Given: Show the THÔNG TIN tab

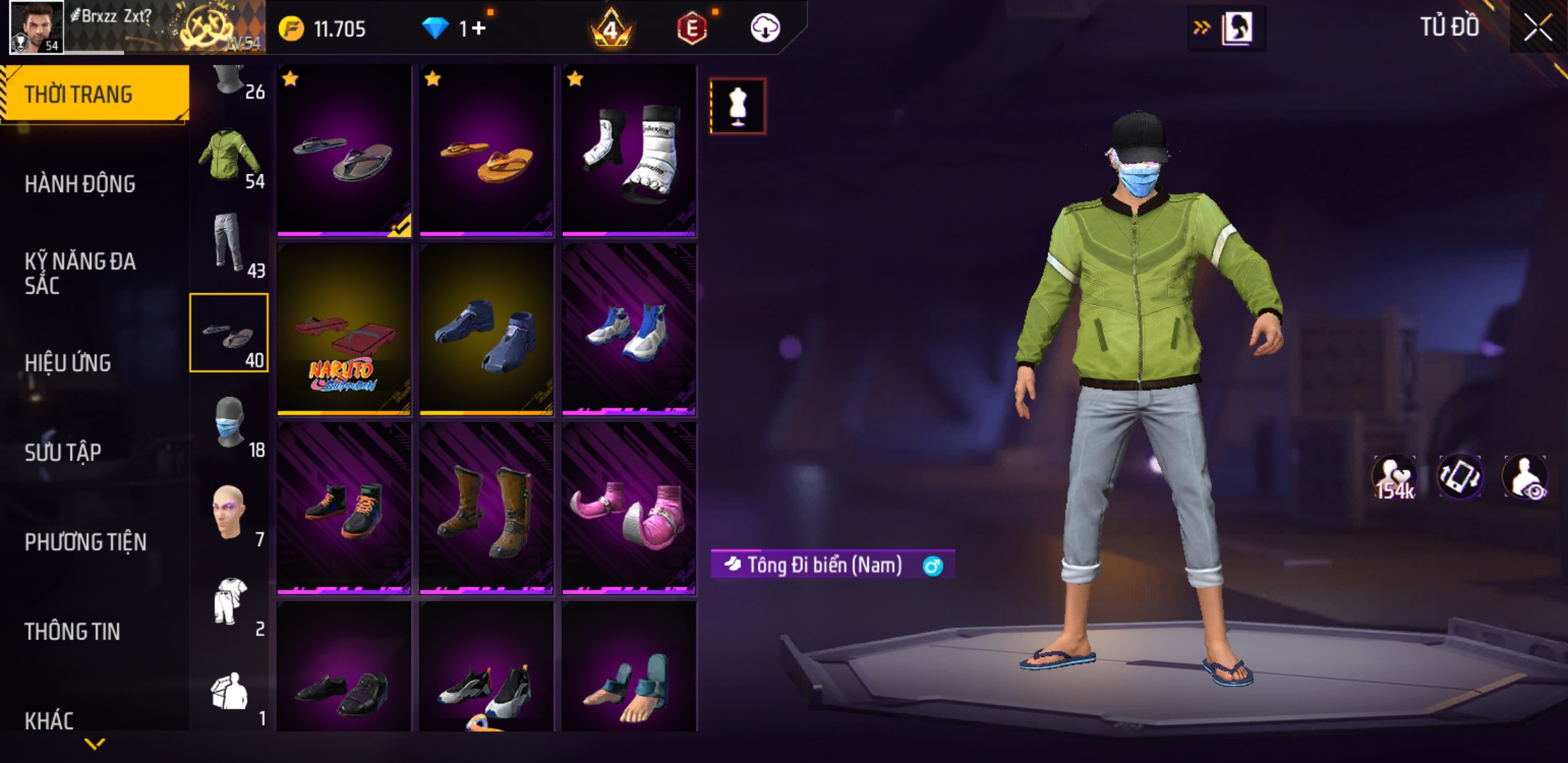Looking at the screenshot, I should (72, 631).
